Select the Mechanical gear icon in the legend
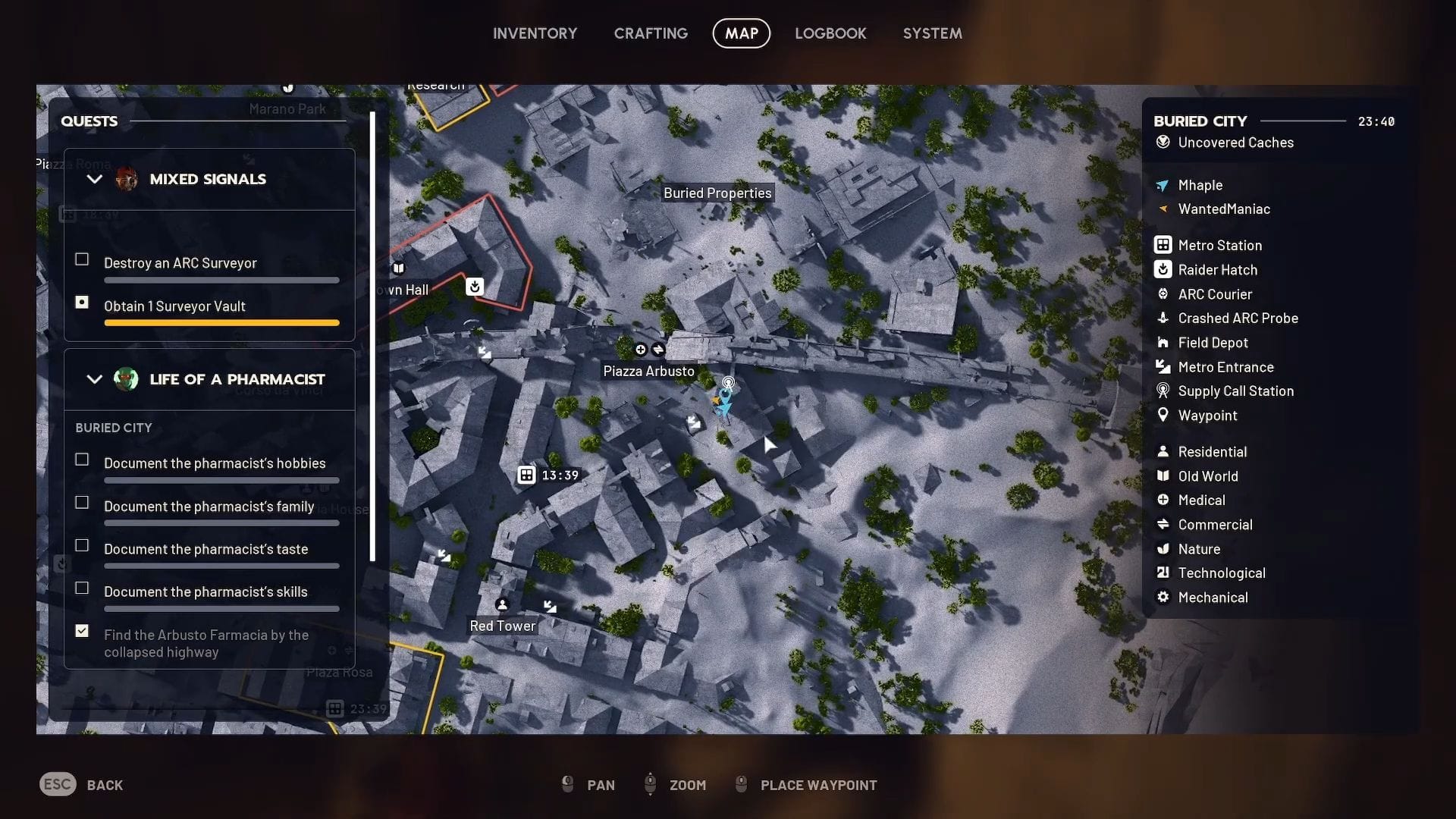Image resolution: width=1456 pixels, height=819 pixels. (1163, 598)
